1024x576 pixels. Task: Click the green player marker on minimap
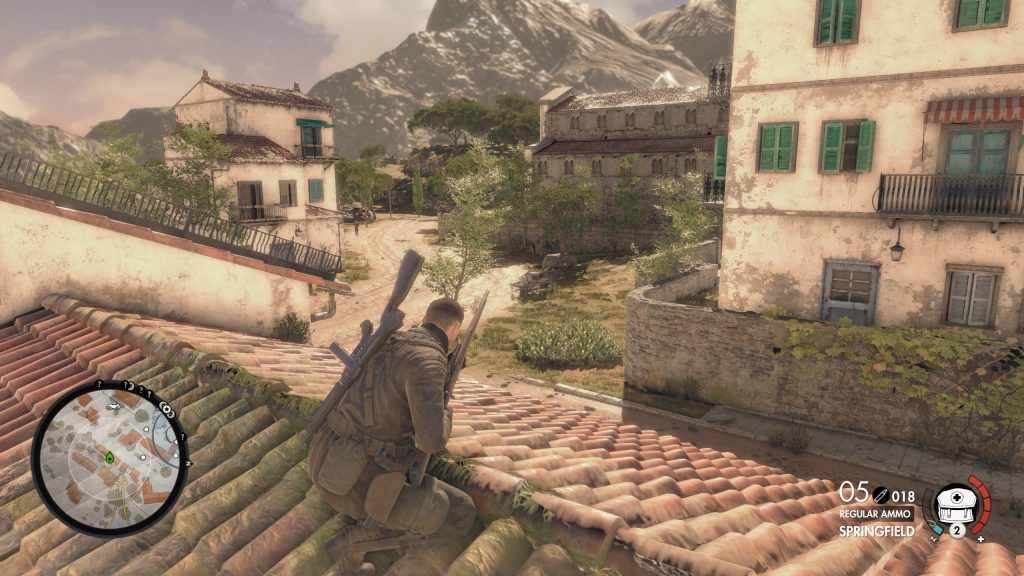click(x=108, y=458)
